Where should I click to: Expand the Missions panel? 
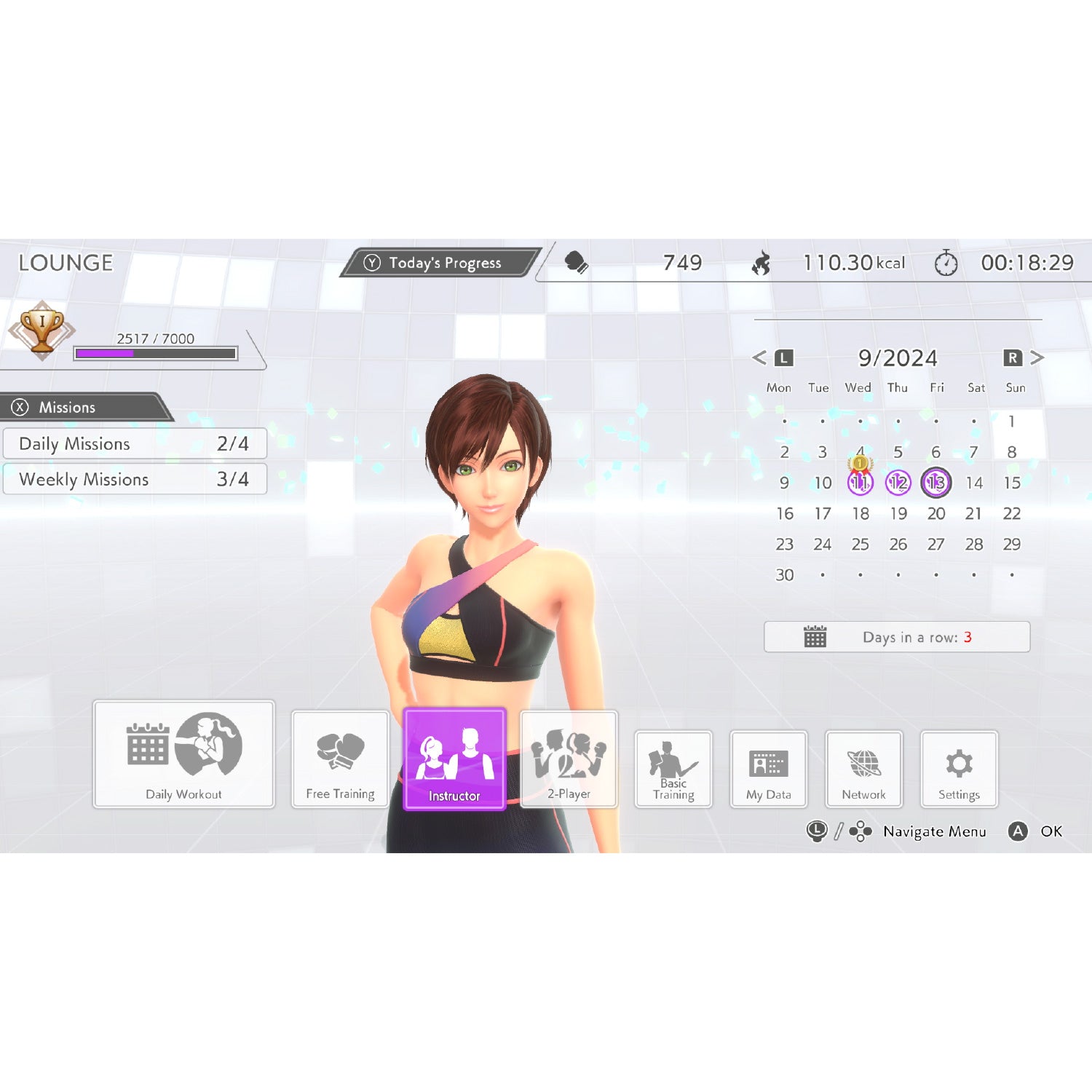[x=68, y=408]
